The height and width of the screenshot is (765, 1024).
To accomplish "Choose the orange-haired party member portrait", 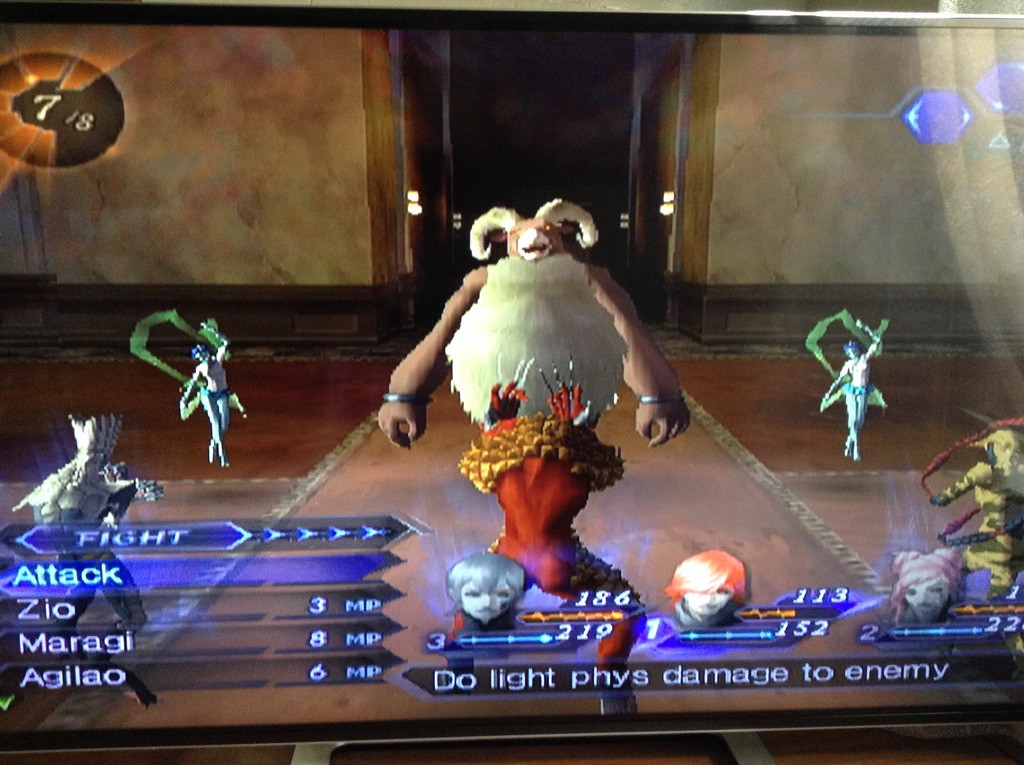I will click(707, 586).
